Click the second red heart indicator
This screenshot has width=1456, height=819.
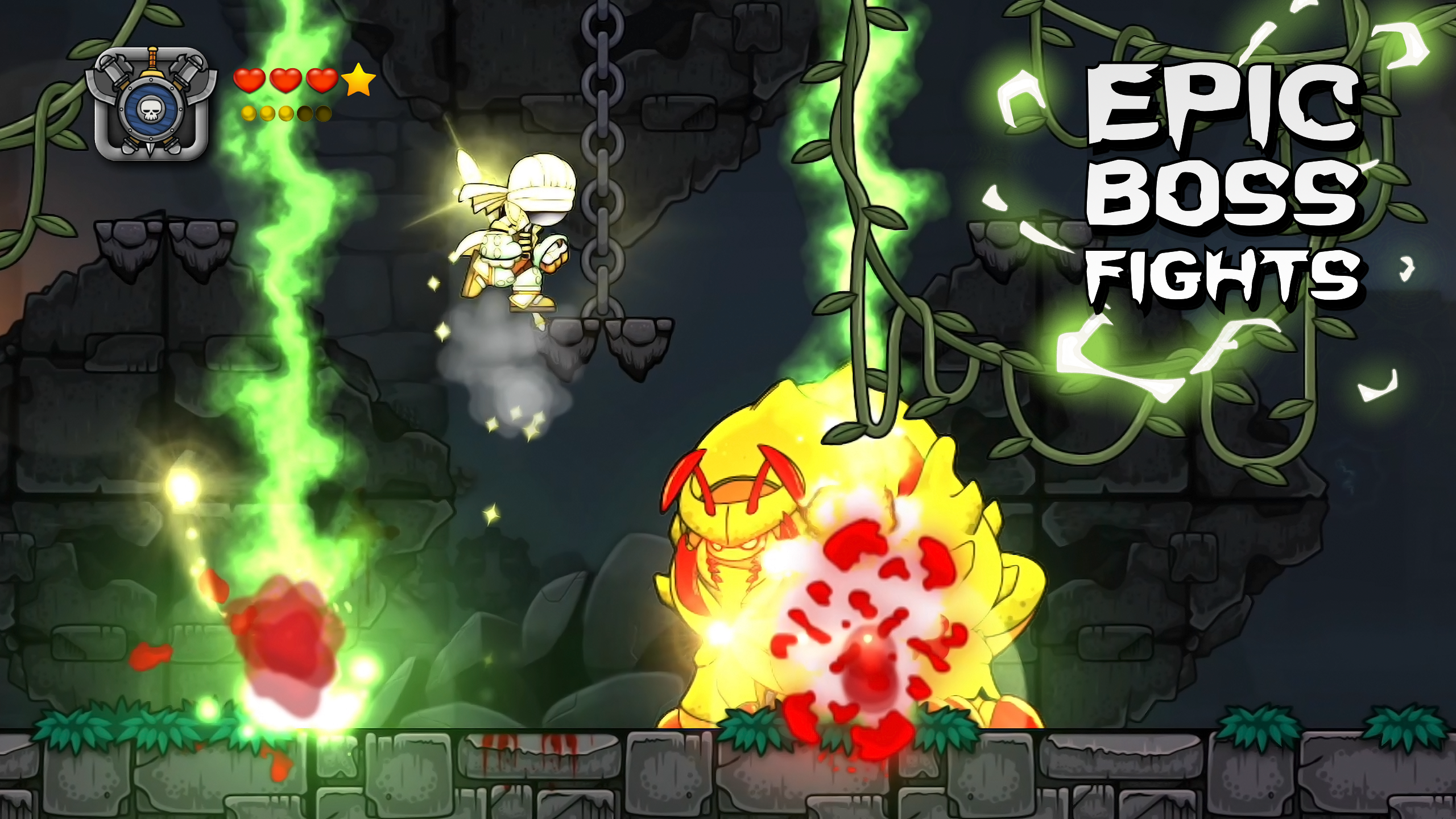point(286,82)
